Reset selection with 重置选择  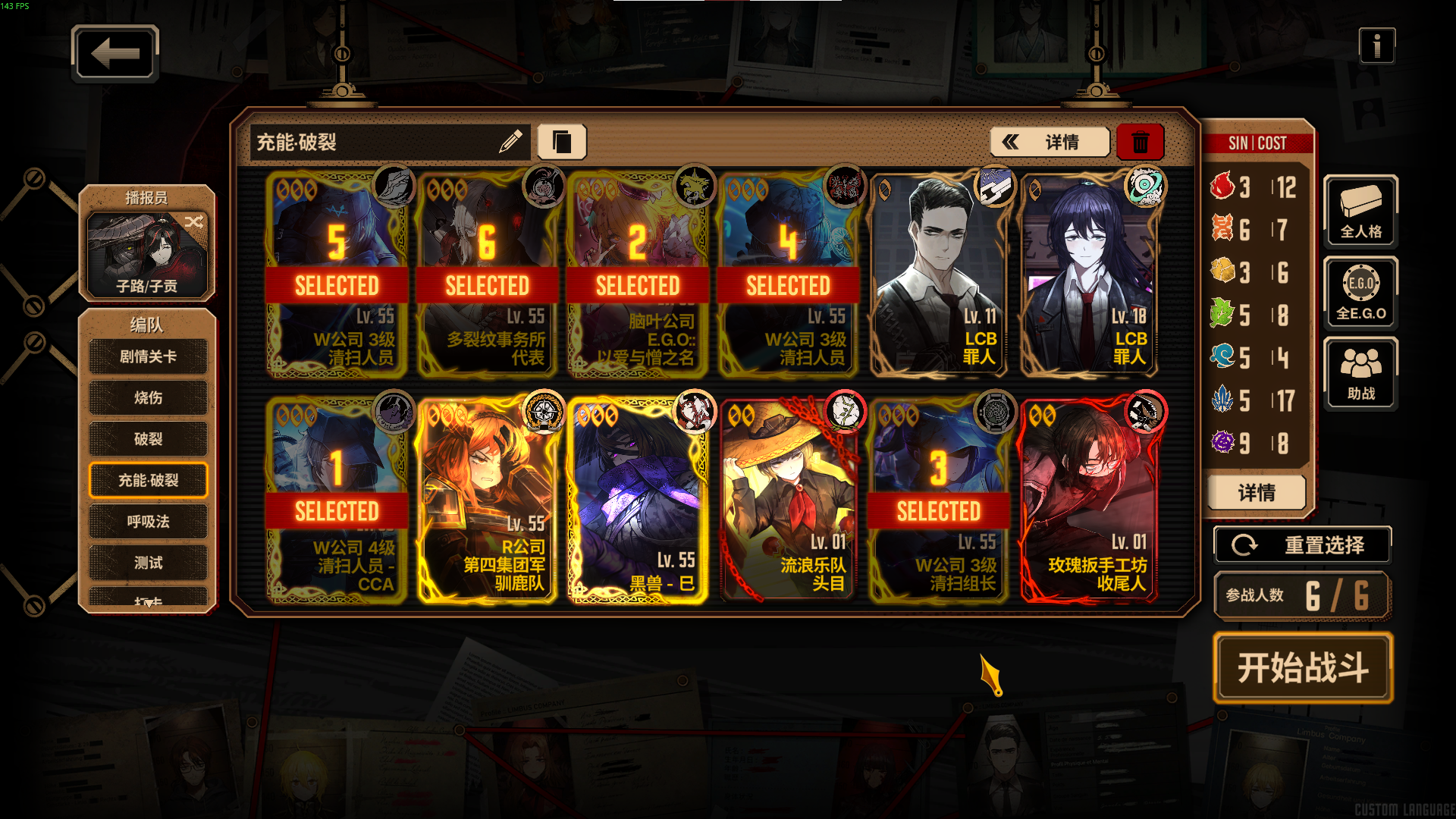pyautogui.click(x=1302, y=545)
